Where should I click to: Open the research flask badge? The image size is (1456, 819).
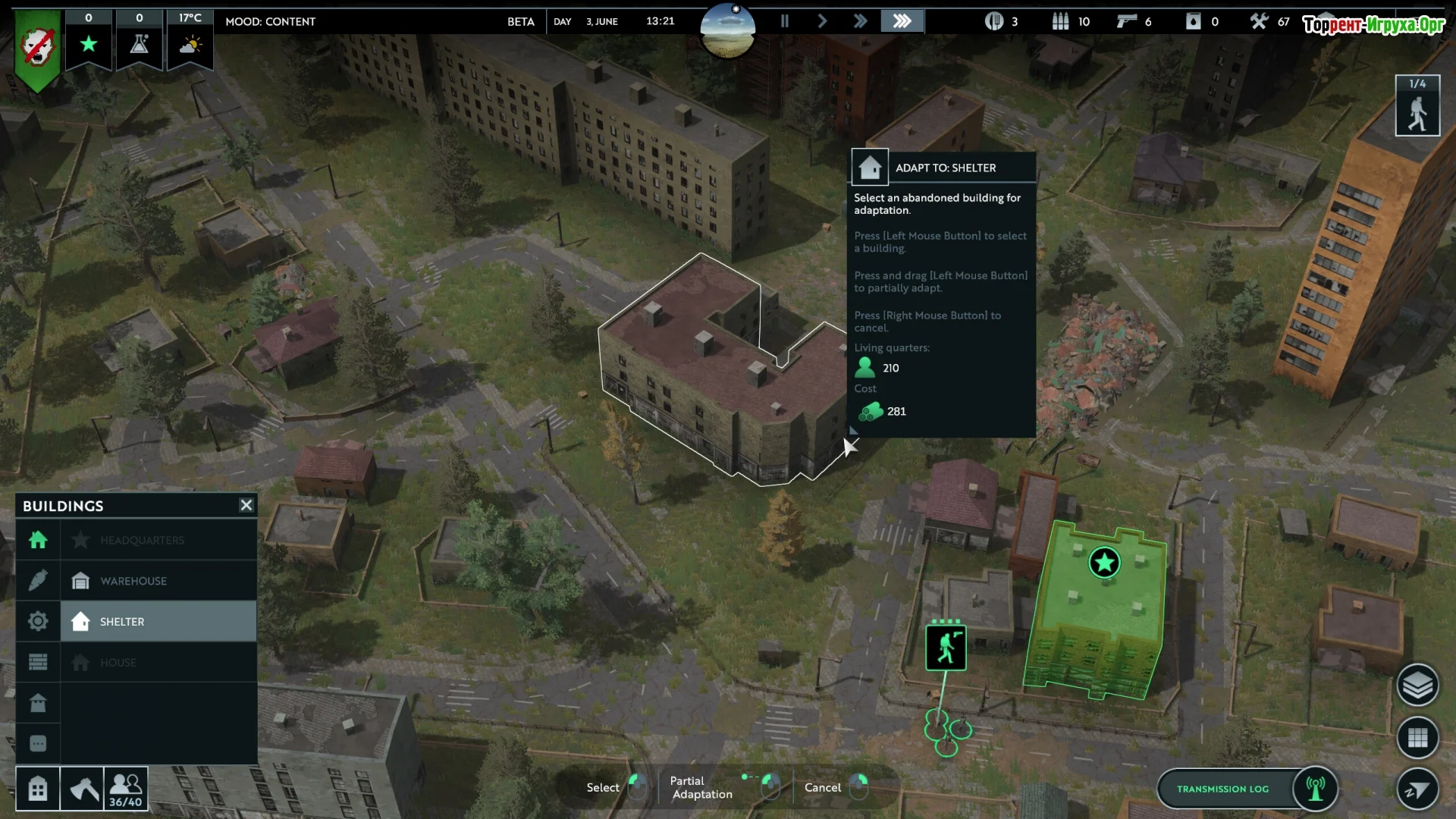139,42
